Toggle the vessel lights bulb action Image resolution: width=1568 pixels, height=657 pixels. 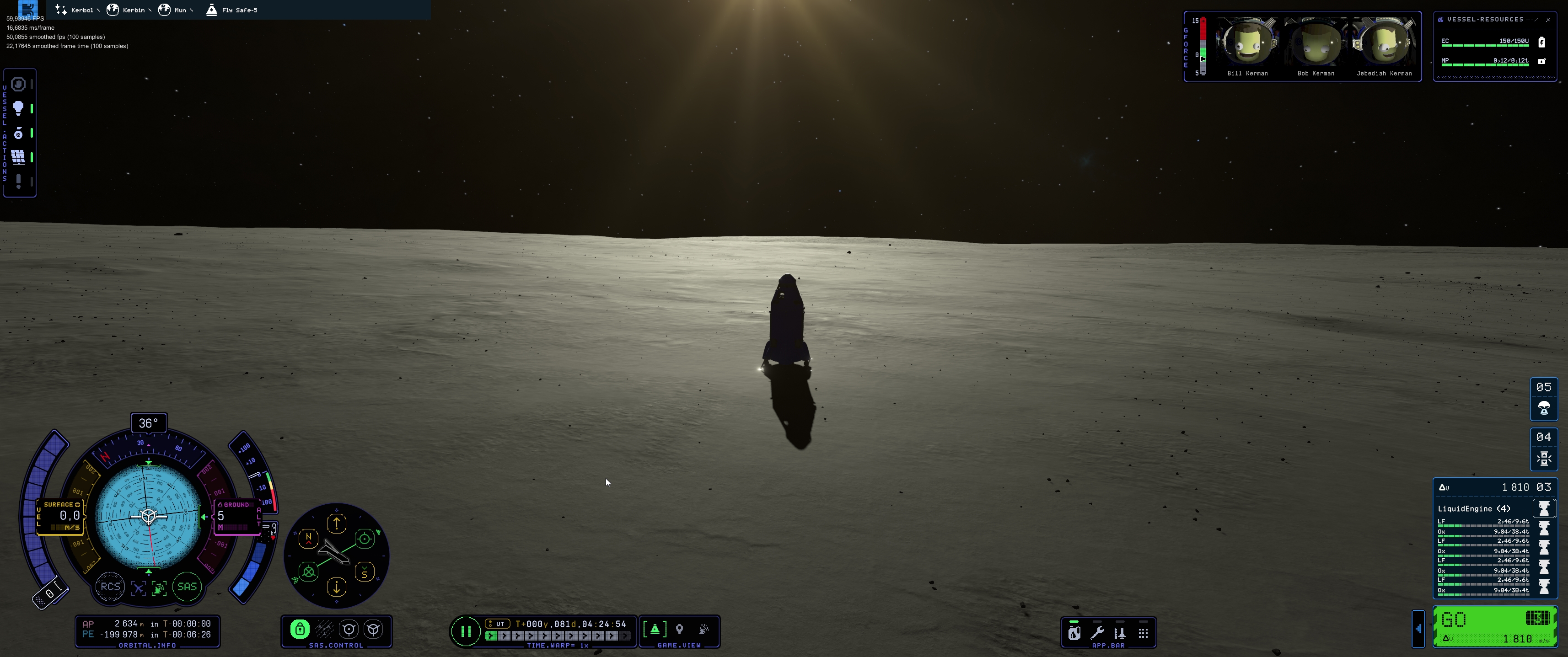click(18, 108)
